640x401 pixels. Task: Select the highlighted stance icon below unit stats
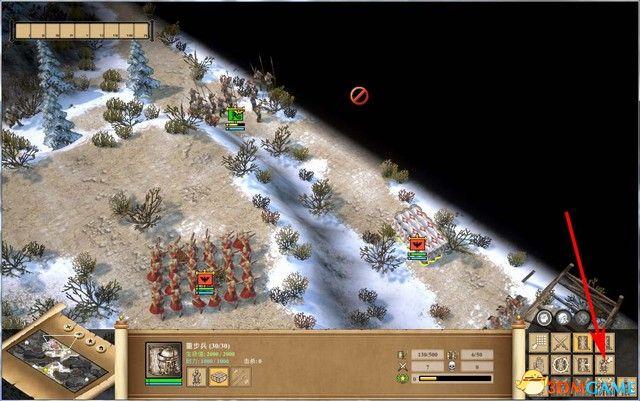[x=217, y=375]
